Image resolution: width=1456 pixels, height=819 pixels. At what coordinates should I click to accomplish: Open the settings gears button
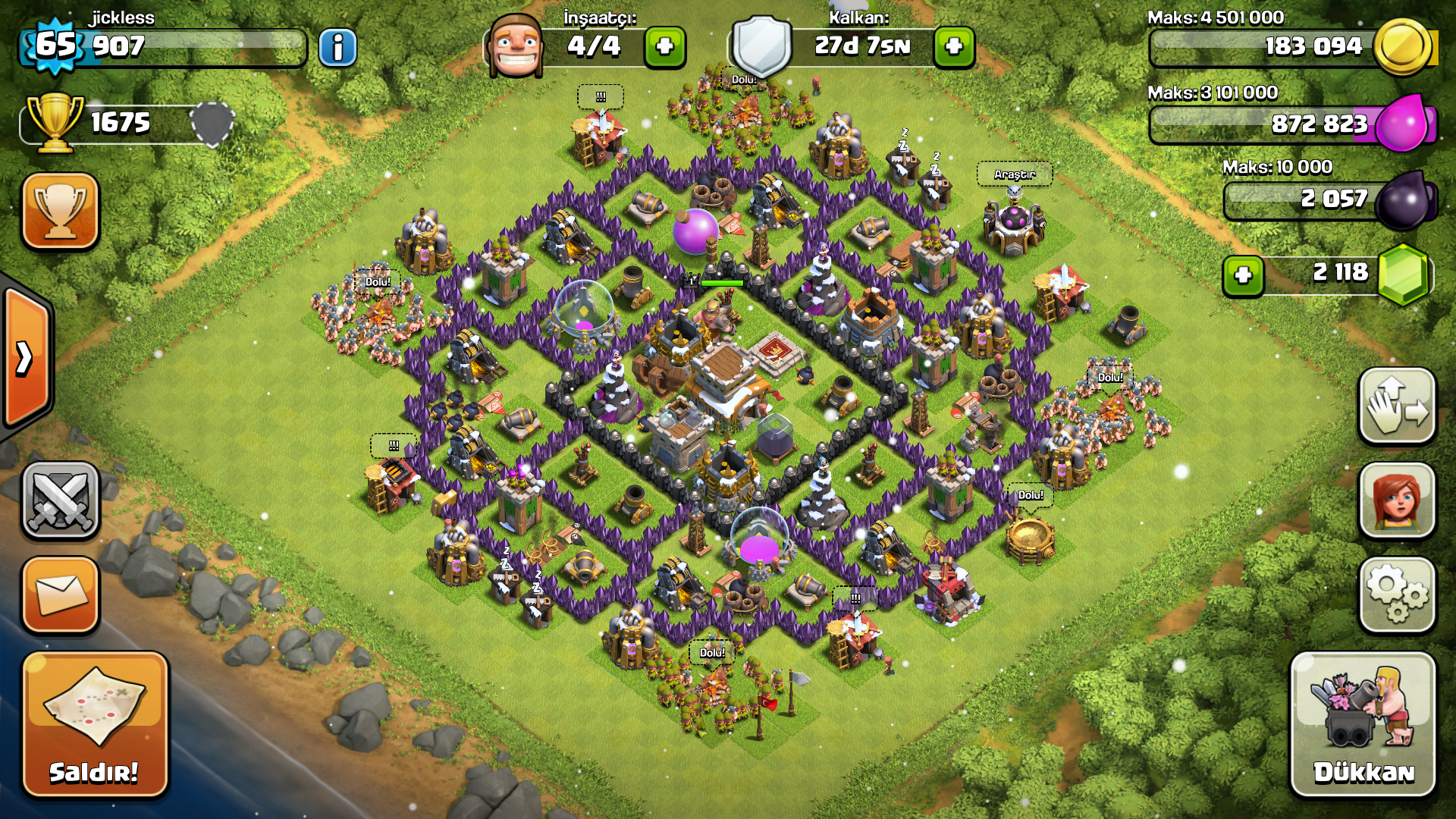1397,595
